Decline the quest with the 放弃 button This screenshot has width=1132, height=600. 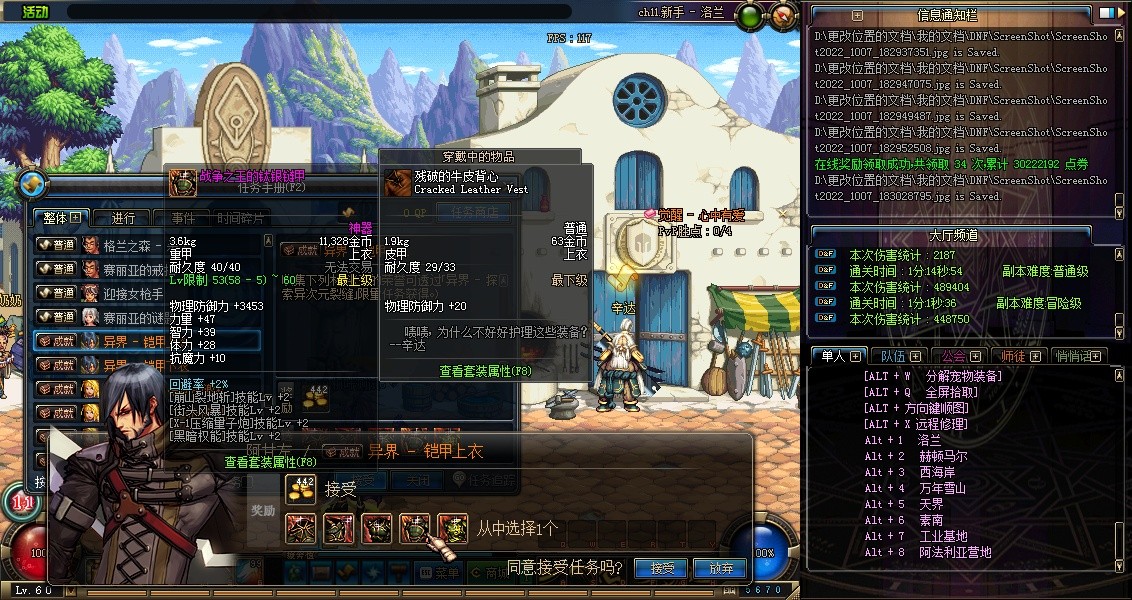coord(721,568)
